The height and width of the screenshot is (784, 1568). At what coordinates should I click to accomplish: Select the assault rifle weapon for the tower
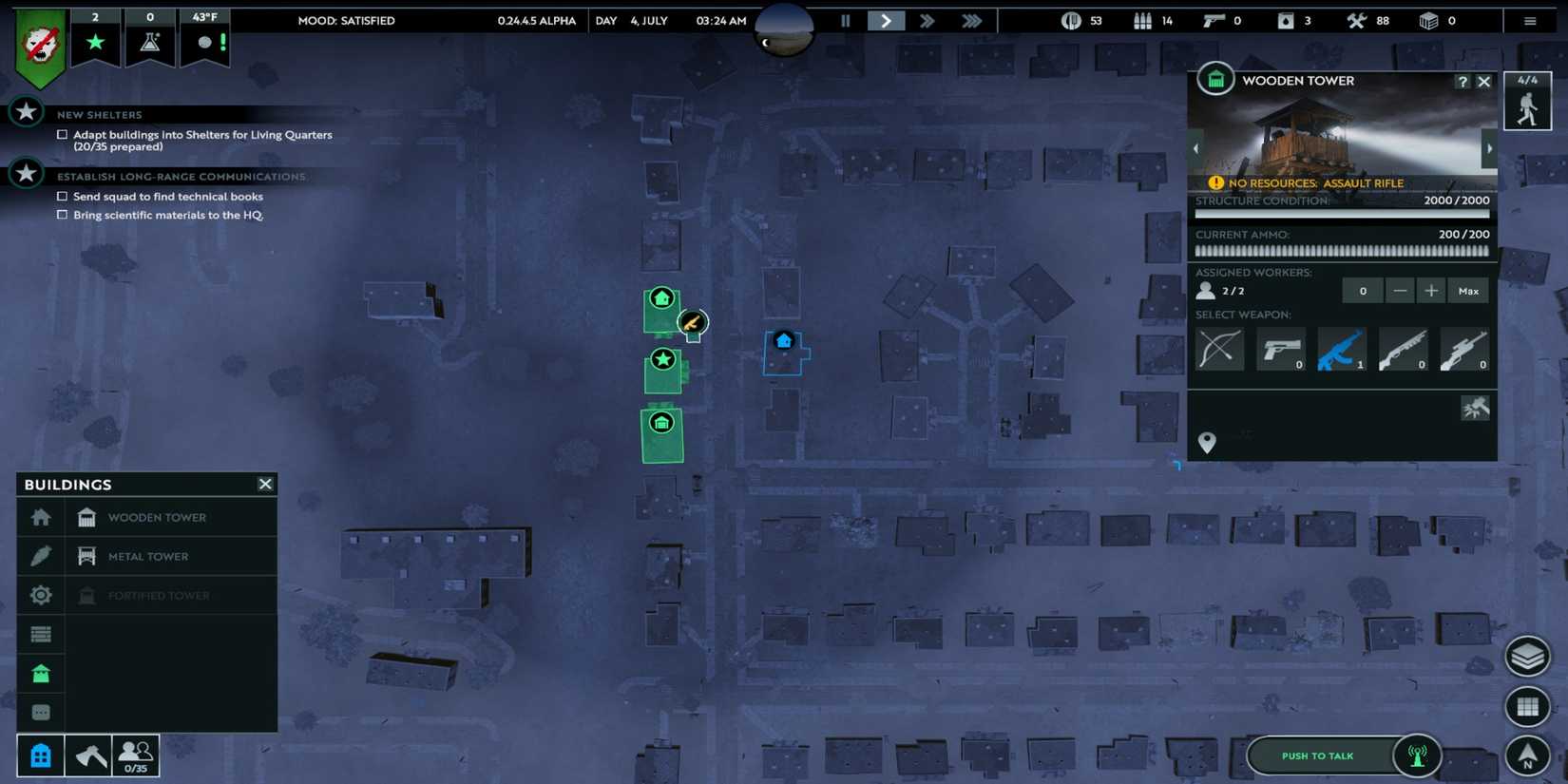pos(1342,350)
